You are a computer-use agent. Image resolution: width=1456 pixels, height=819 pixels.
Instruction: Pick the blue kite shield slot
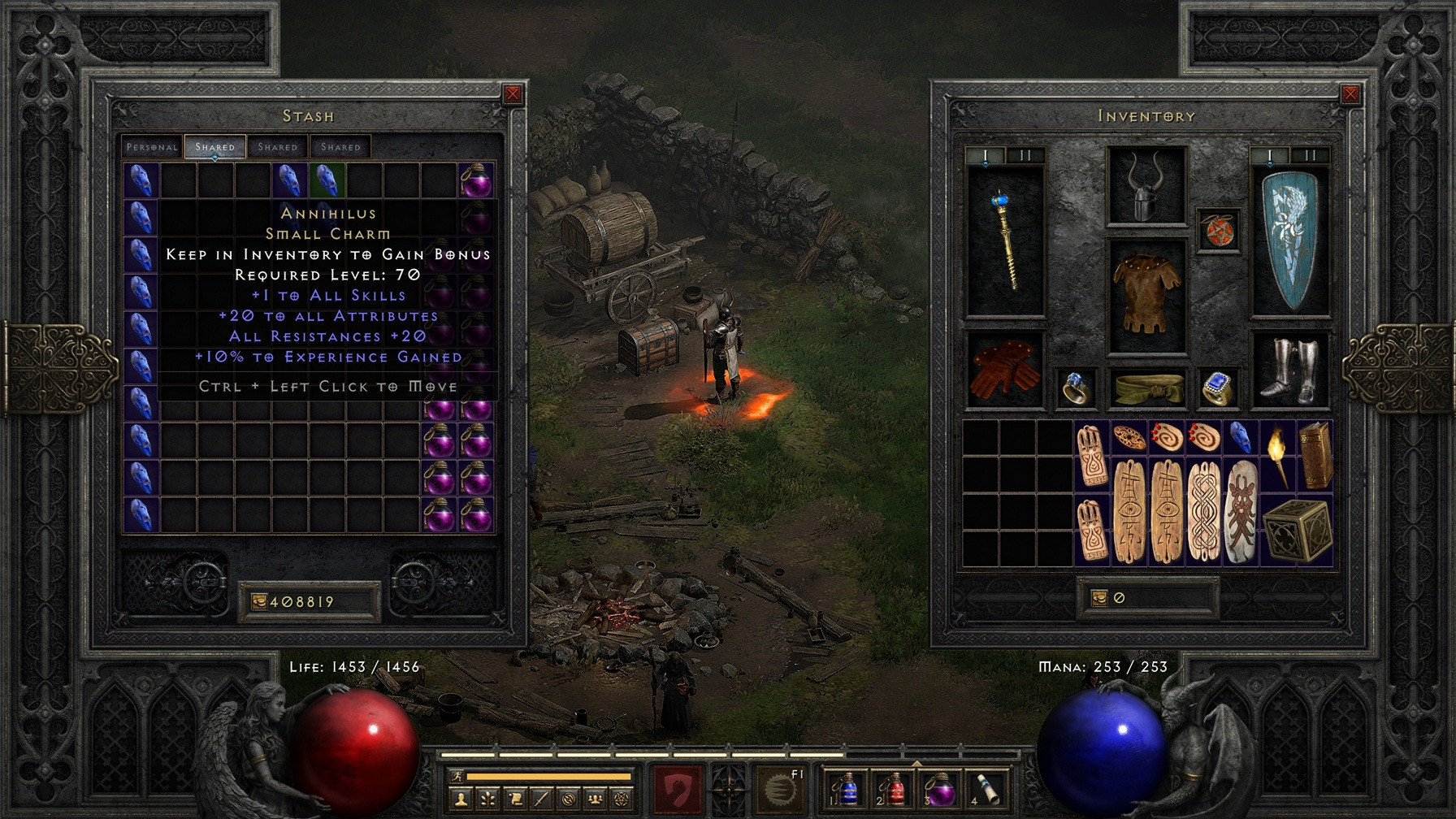click(x=1290, y=240)
